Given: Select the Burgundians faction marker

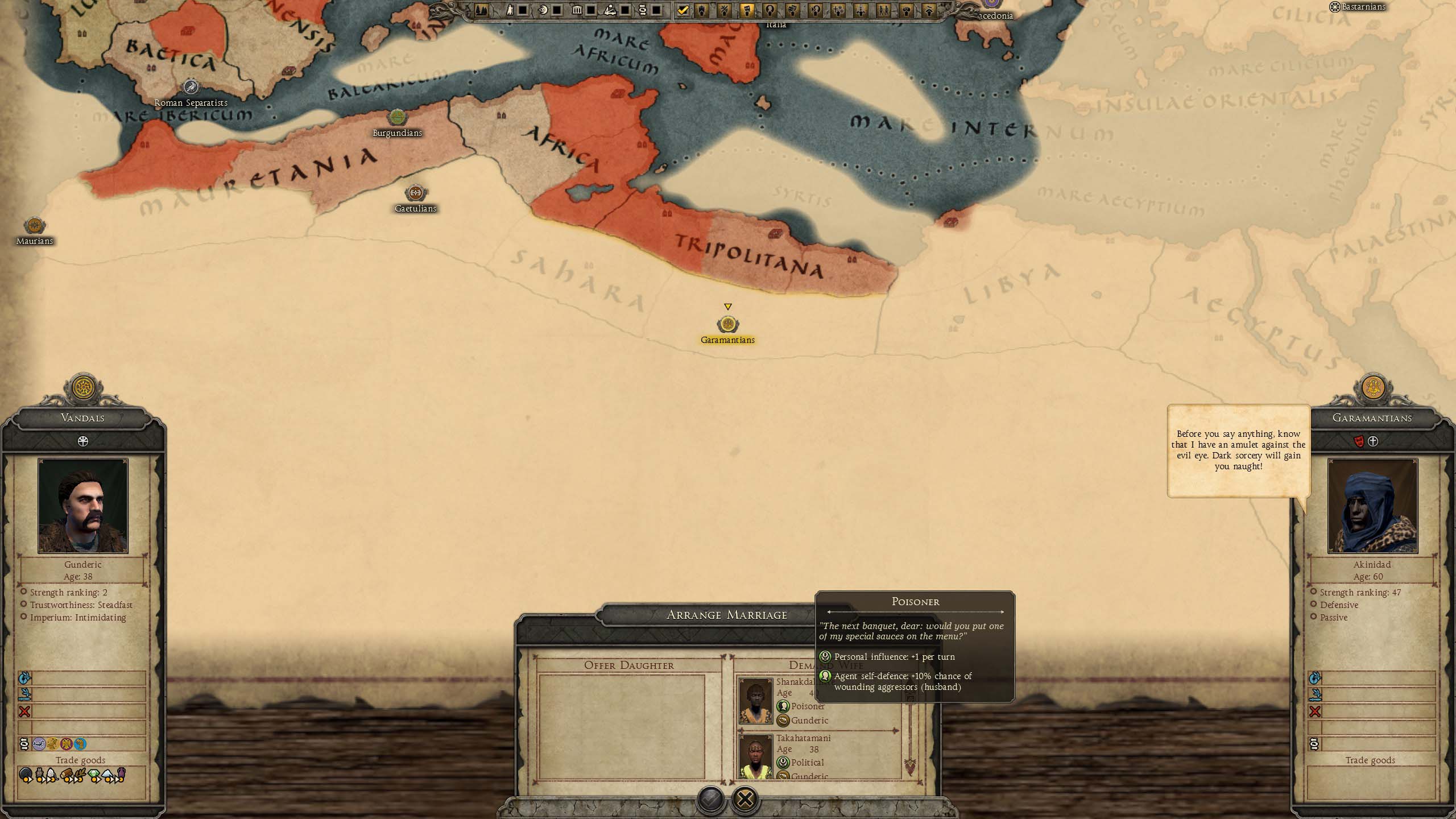Looking at the screenshot, I should click(x=397, y=118).
